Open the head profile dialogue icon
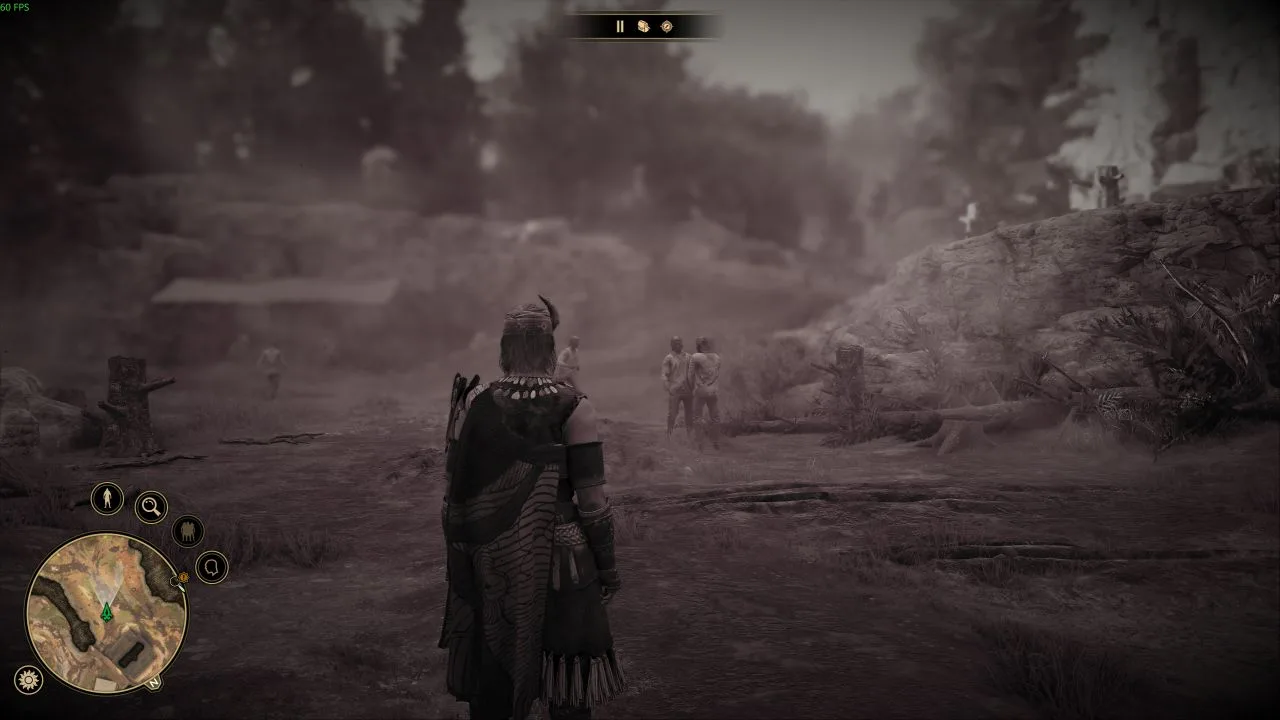 pyautogui.click(x=212, y=568)
